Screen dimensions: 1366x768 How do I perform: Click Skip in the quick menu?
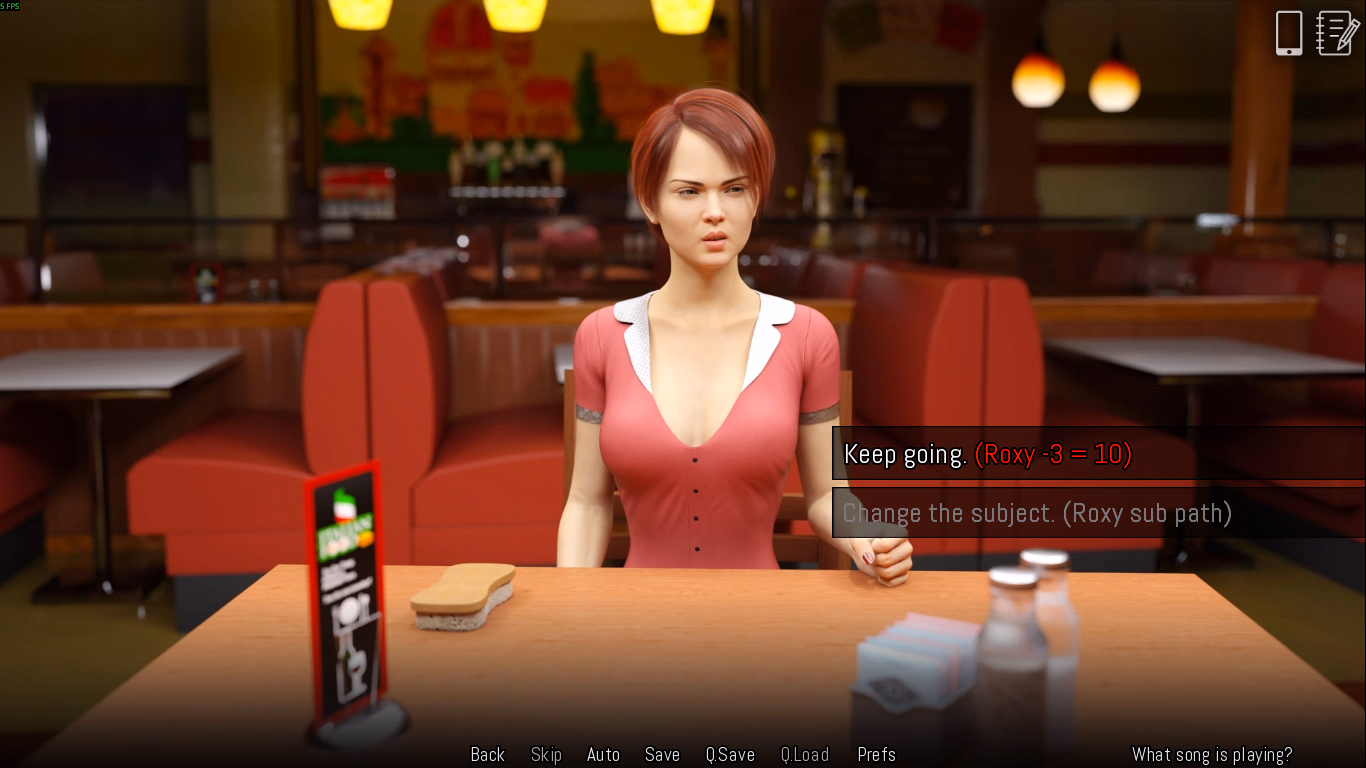546,755
